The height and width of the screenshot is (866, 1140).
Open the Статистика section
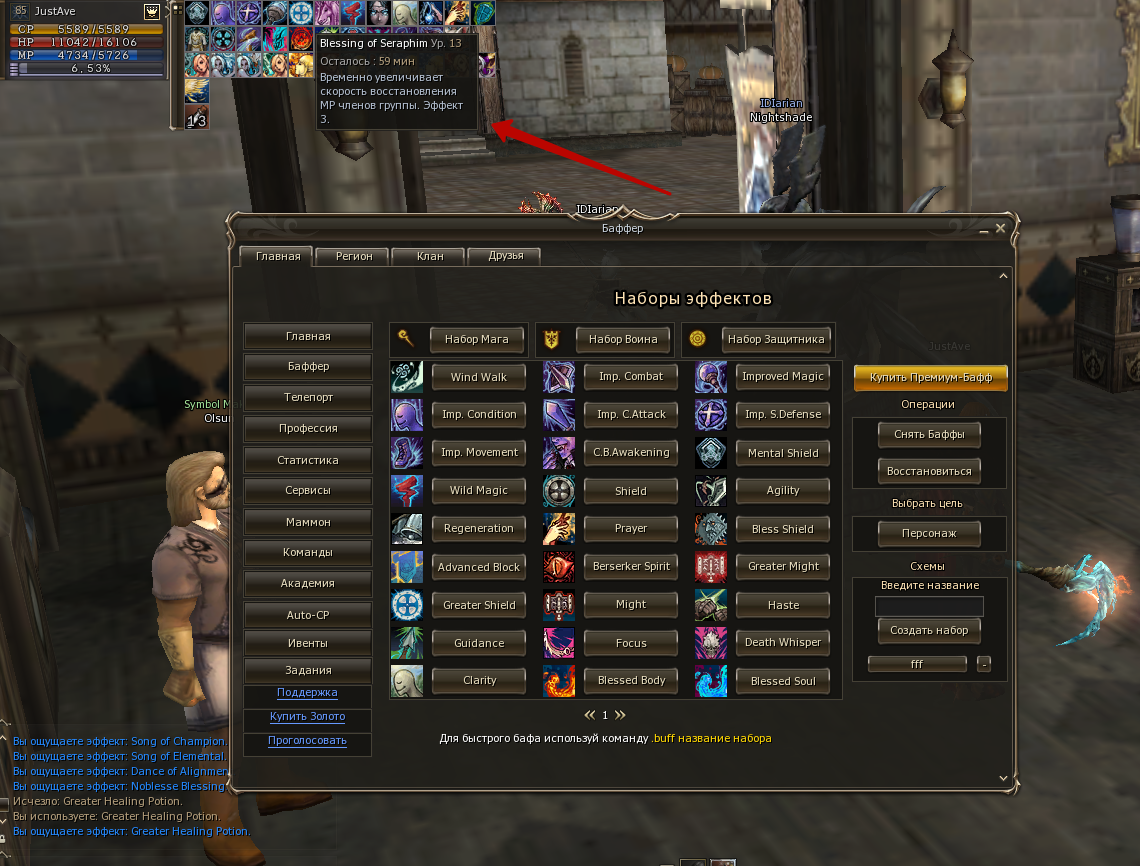click(308, 460)
